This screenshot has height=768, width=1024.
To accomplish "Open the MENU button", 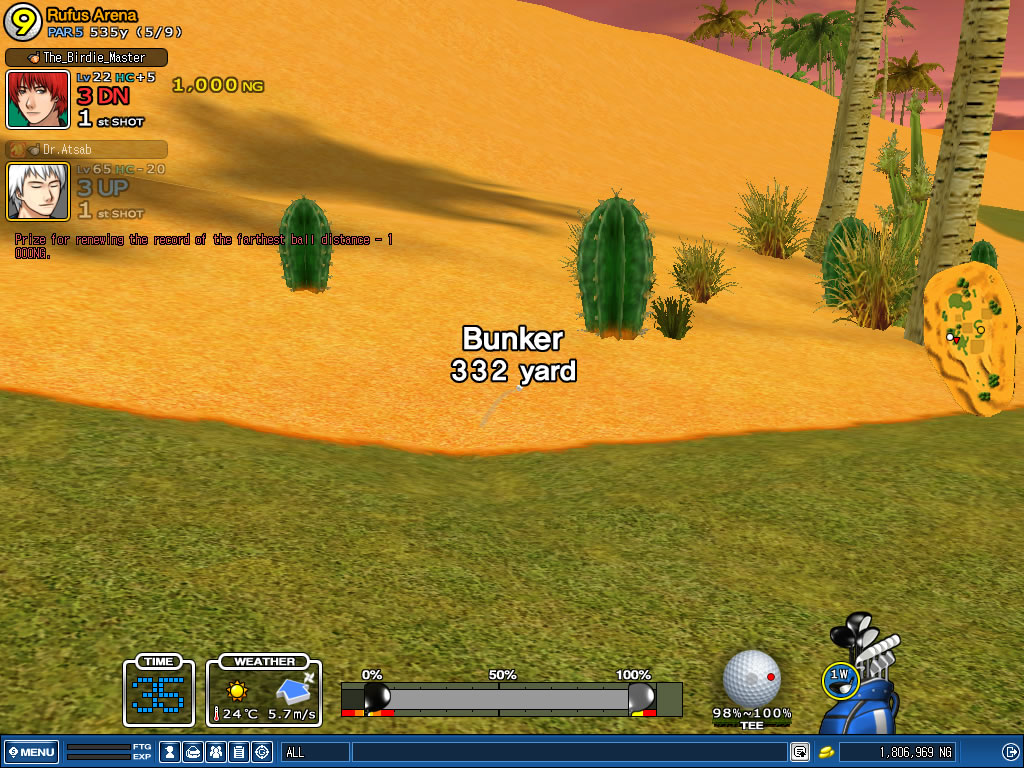I will (x=32, y=752).
